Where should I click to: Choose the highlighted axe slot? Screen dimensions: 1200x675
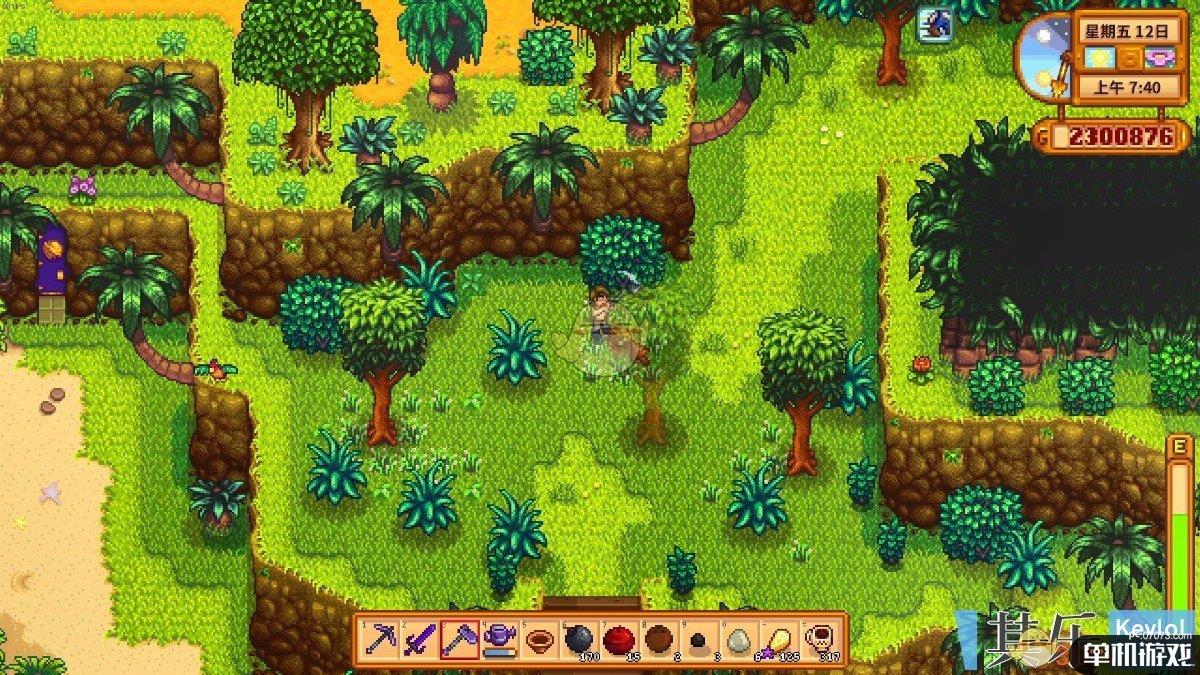click(x=459, y=638)
